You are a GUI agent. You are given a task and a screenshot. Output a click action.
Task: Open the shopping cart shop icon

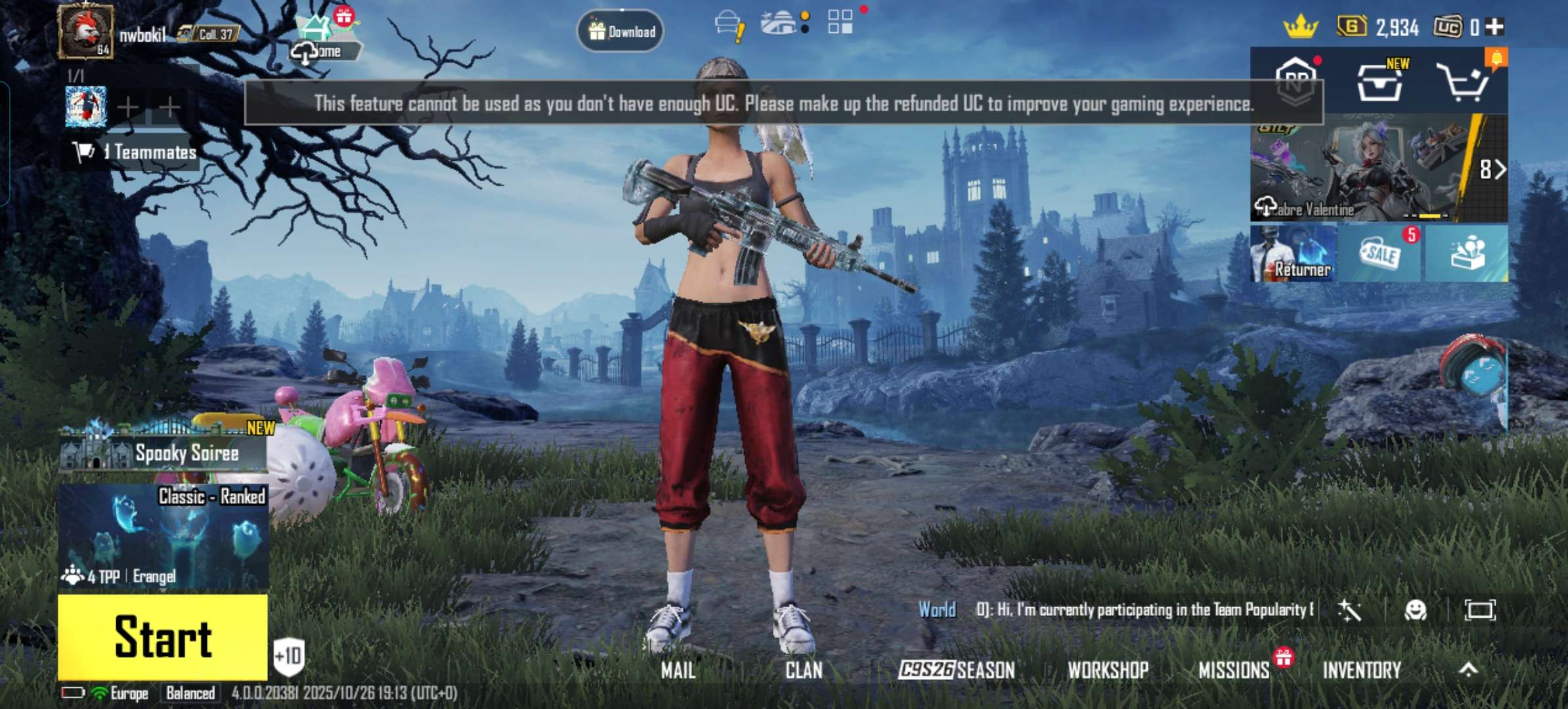[x=1462, y=83]
